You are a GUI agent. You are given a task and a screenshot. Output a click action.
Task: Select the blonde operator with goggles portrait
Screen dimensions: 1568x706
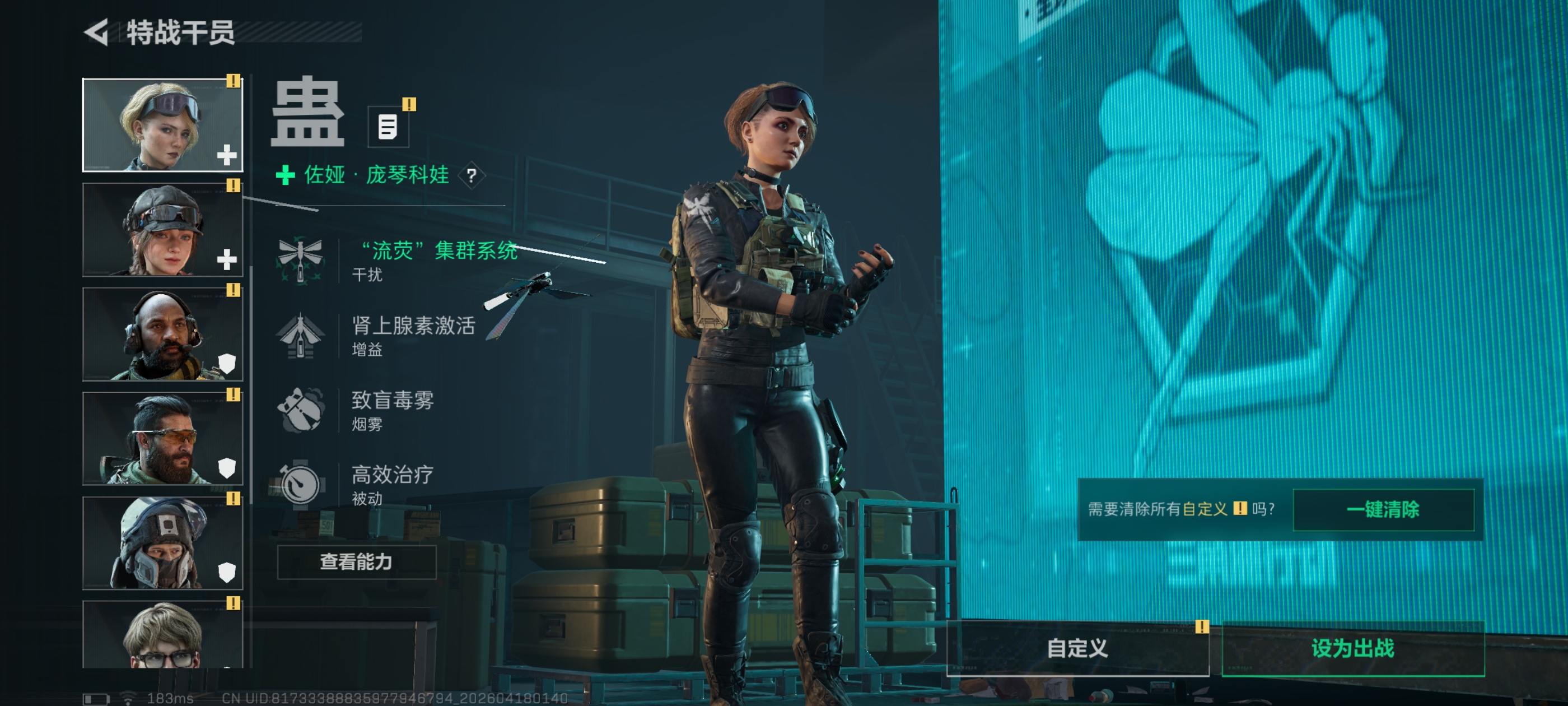point(162,125)
